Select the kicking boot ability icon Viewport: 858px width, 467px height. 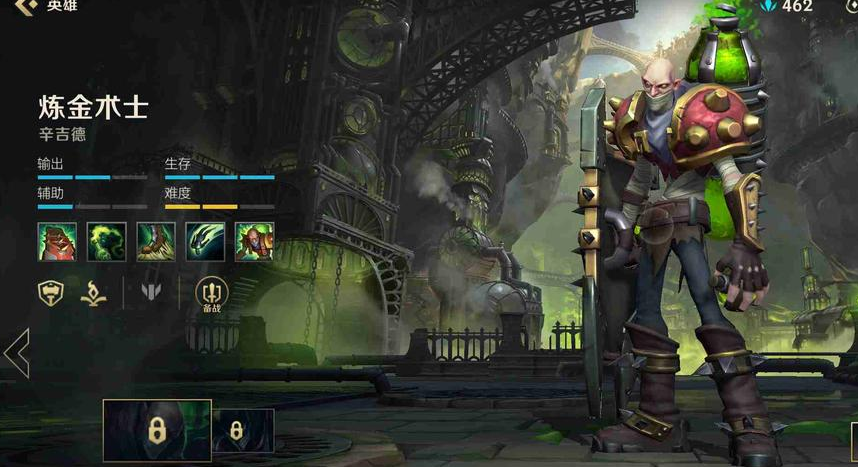pyautogui.click(x=156, y=242)
